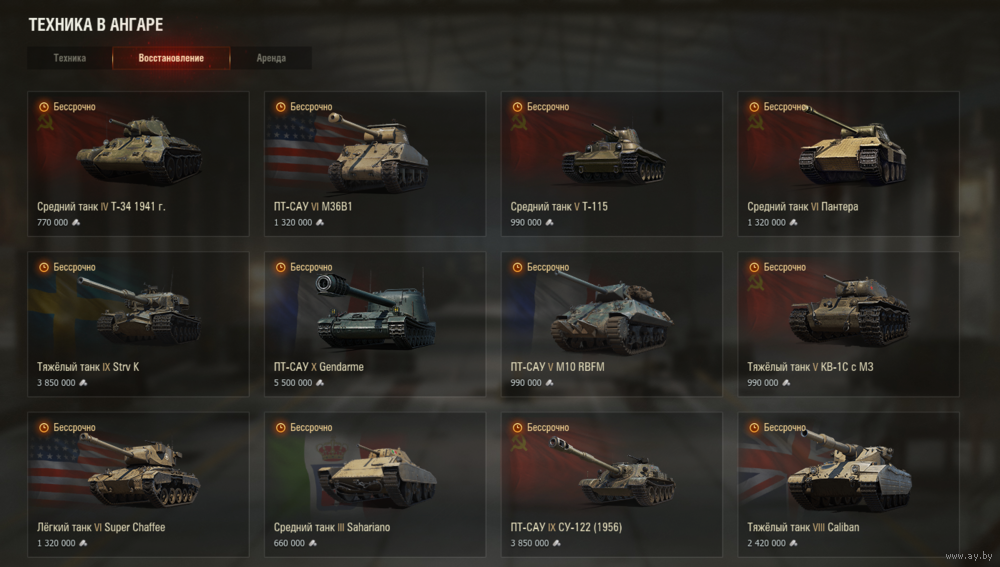Pick the КВ-1С с МЗ heavy tank card
Image resolution: width=1000 pixels, height=567 pixels.
pyautogui.click(x=849, y=324)
